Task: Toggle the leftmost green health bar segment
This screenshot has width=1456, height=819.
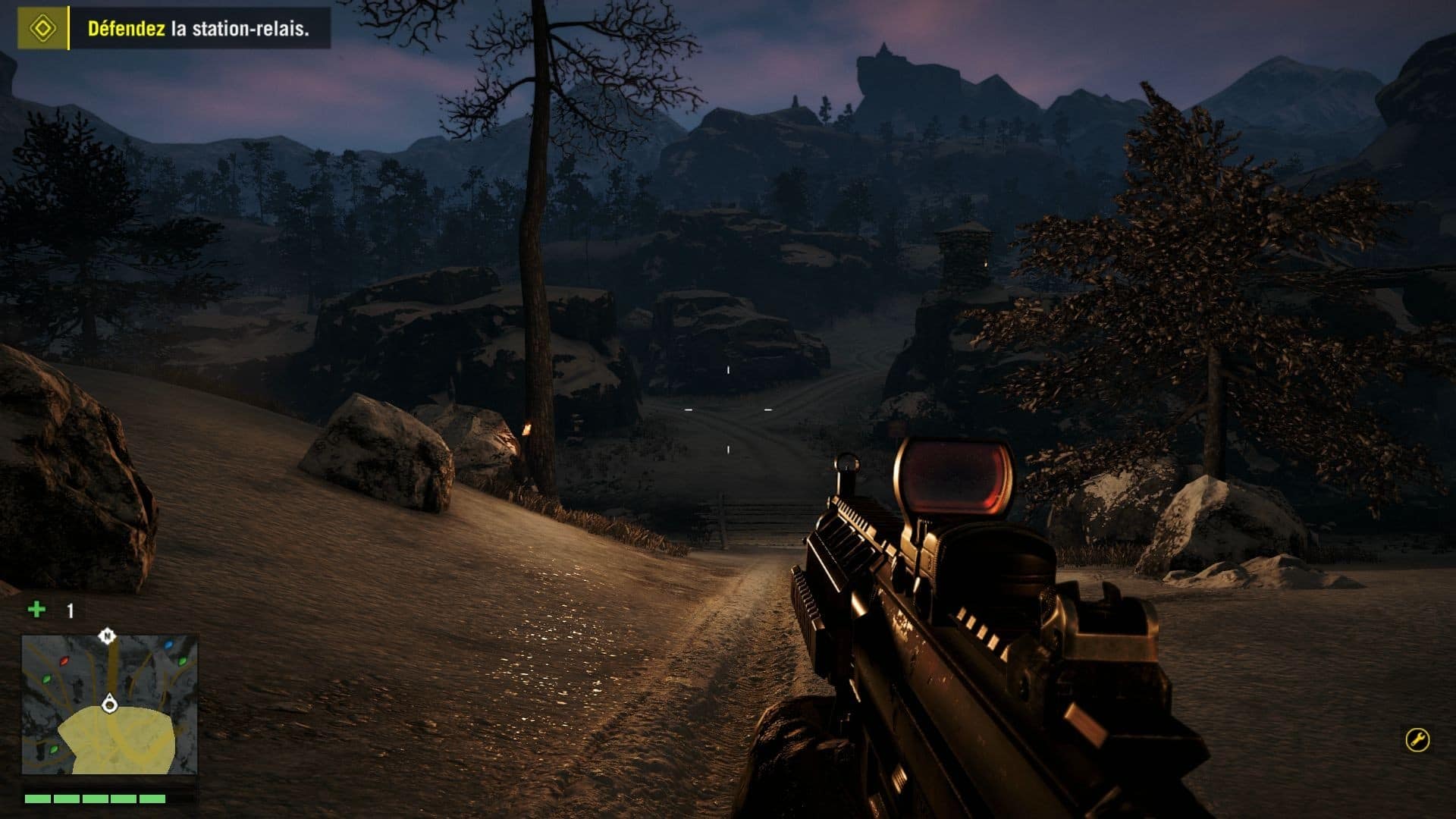Action: 38,798
